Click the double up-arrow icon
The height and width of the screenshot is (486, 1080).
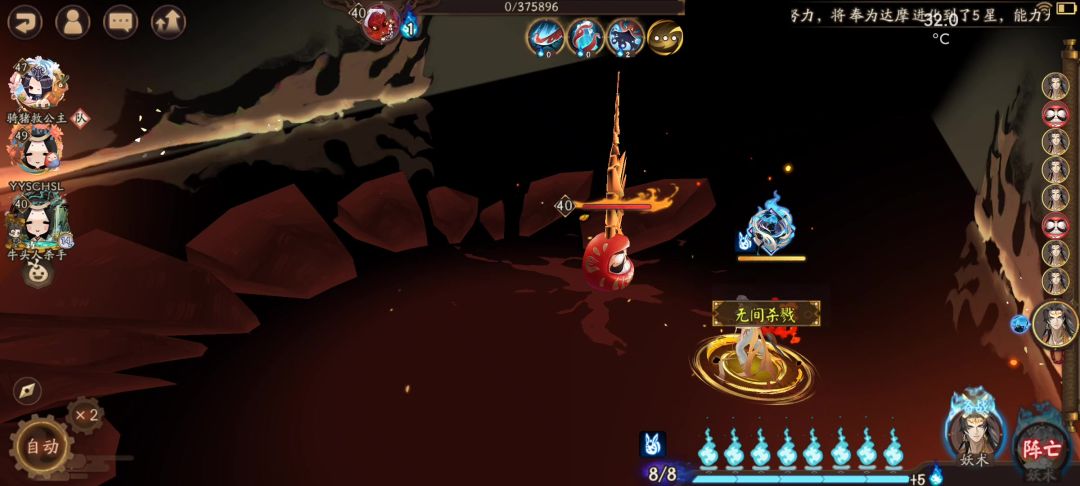tap(168, 20)
